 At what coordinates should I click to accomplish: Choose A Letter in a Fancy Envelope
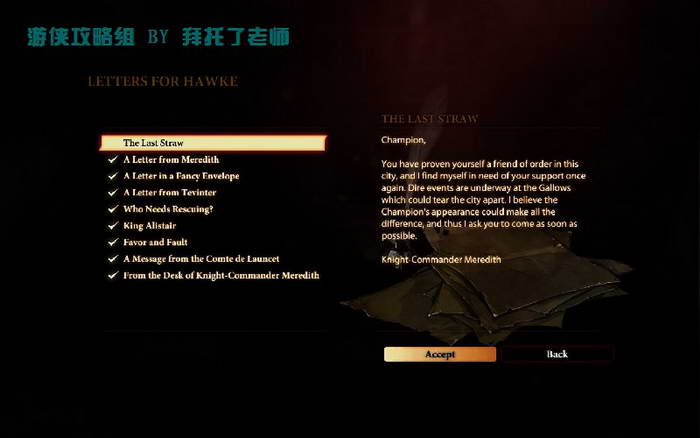tap(181, 176)
